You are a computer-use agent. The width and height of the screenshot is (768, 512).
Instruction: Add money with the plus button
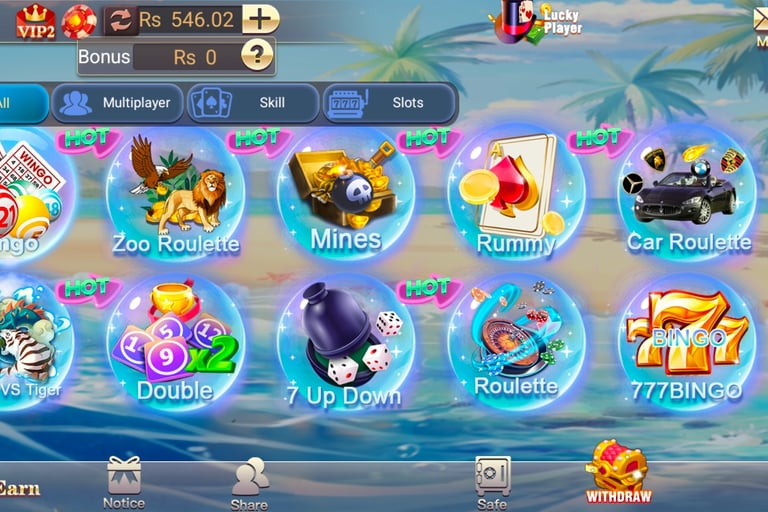pyautogui.click(x=260, y=19)
